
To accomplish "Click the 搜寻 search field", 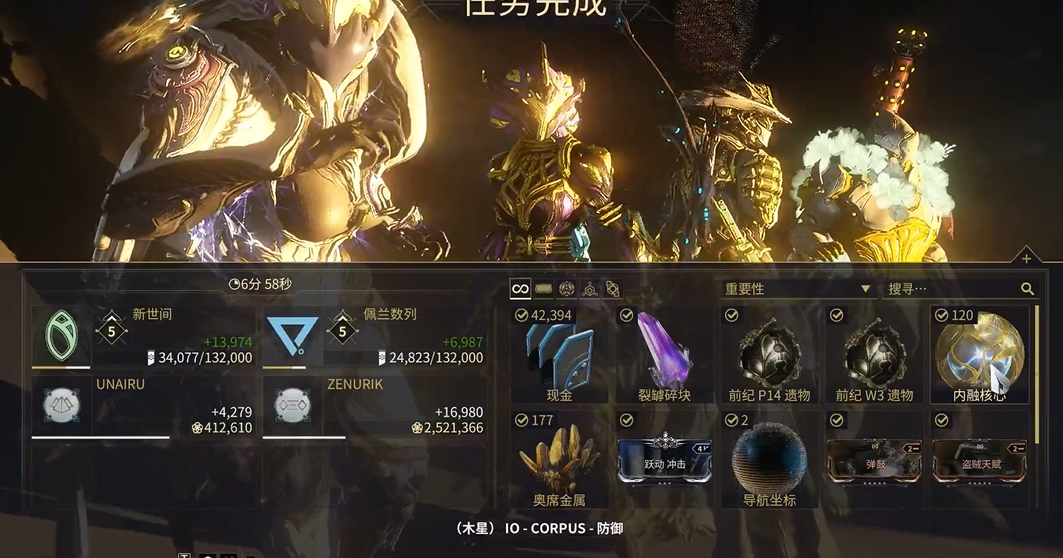I will [950, 289].
